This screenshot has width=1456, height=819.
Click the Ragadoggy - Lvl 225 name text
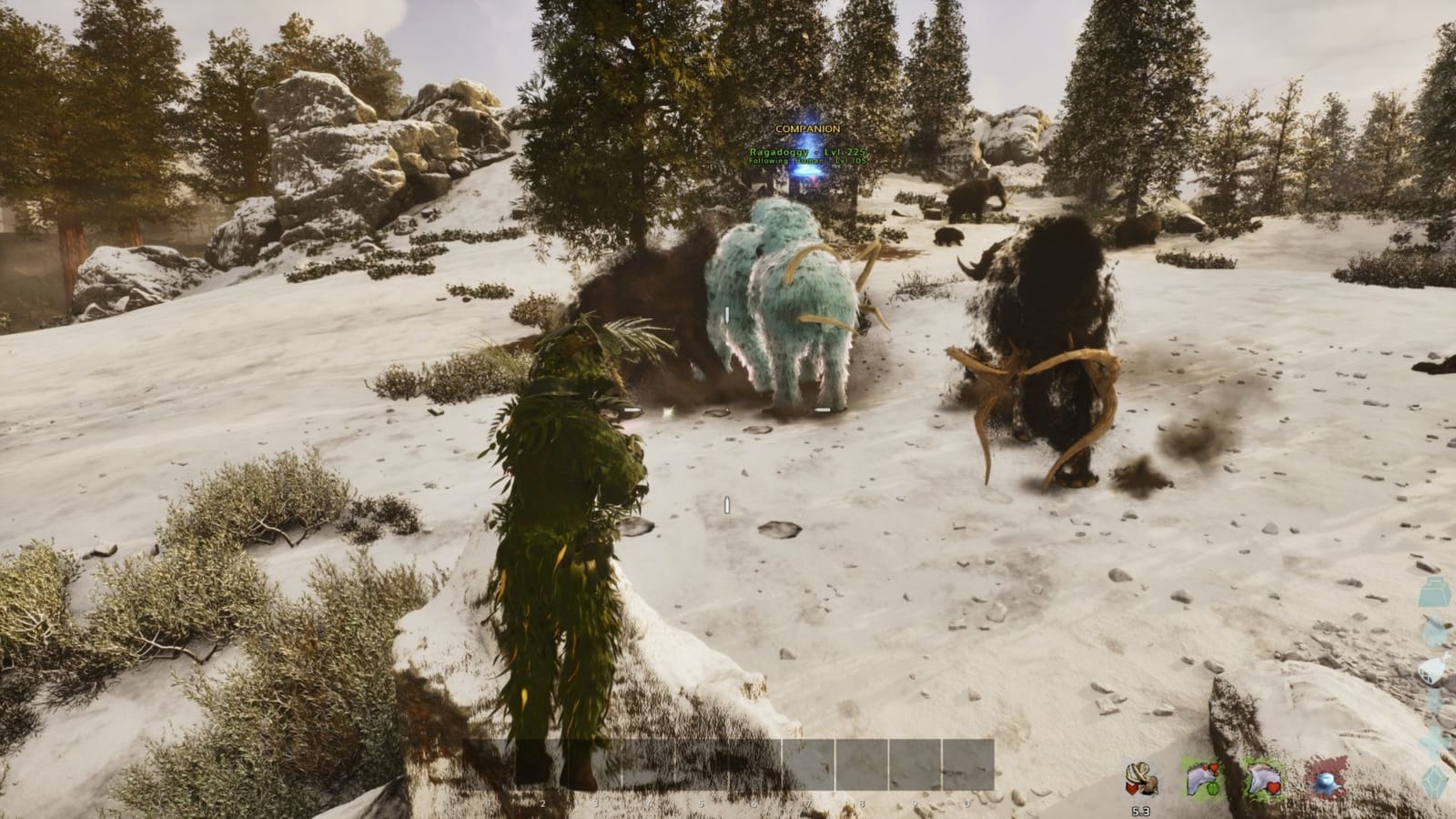[x=807, y=151]
